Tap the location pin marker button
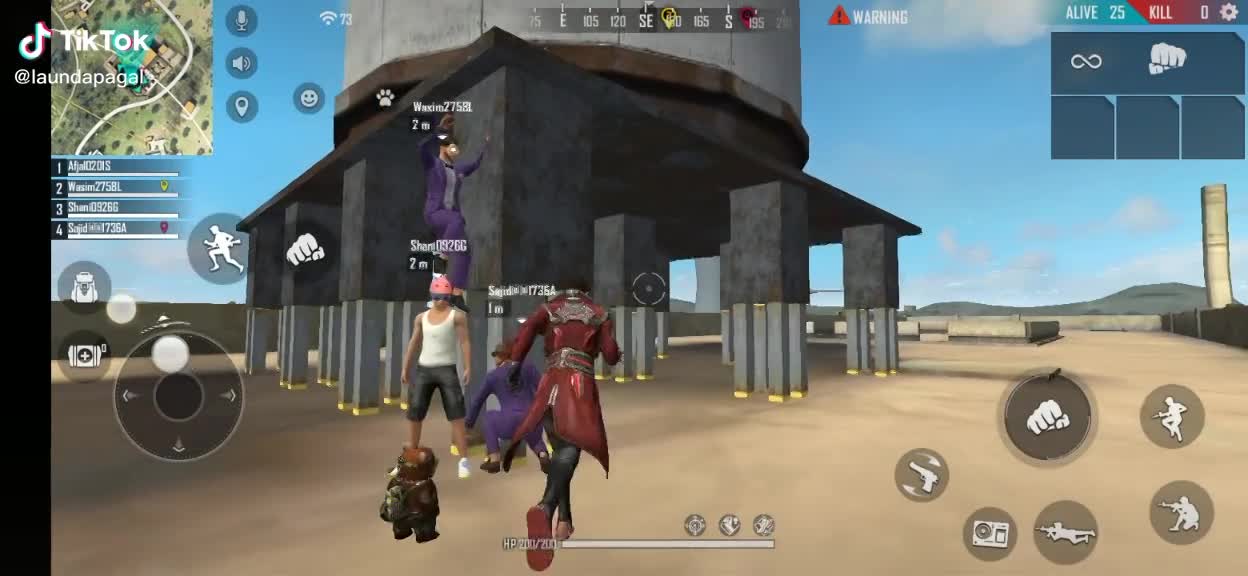The image size is (1248, 576). coord(241,106)
